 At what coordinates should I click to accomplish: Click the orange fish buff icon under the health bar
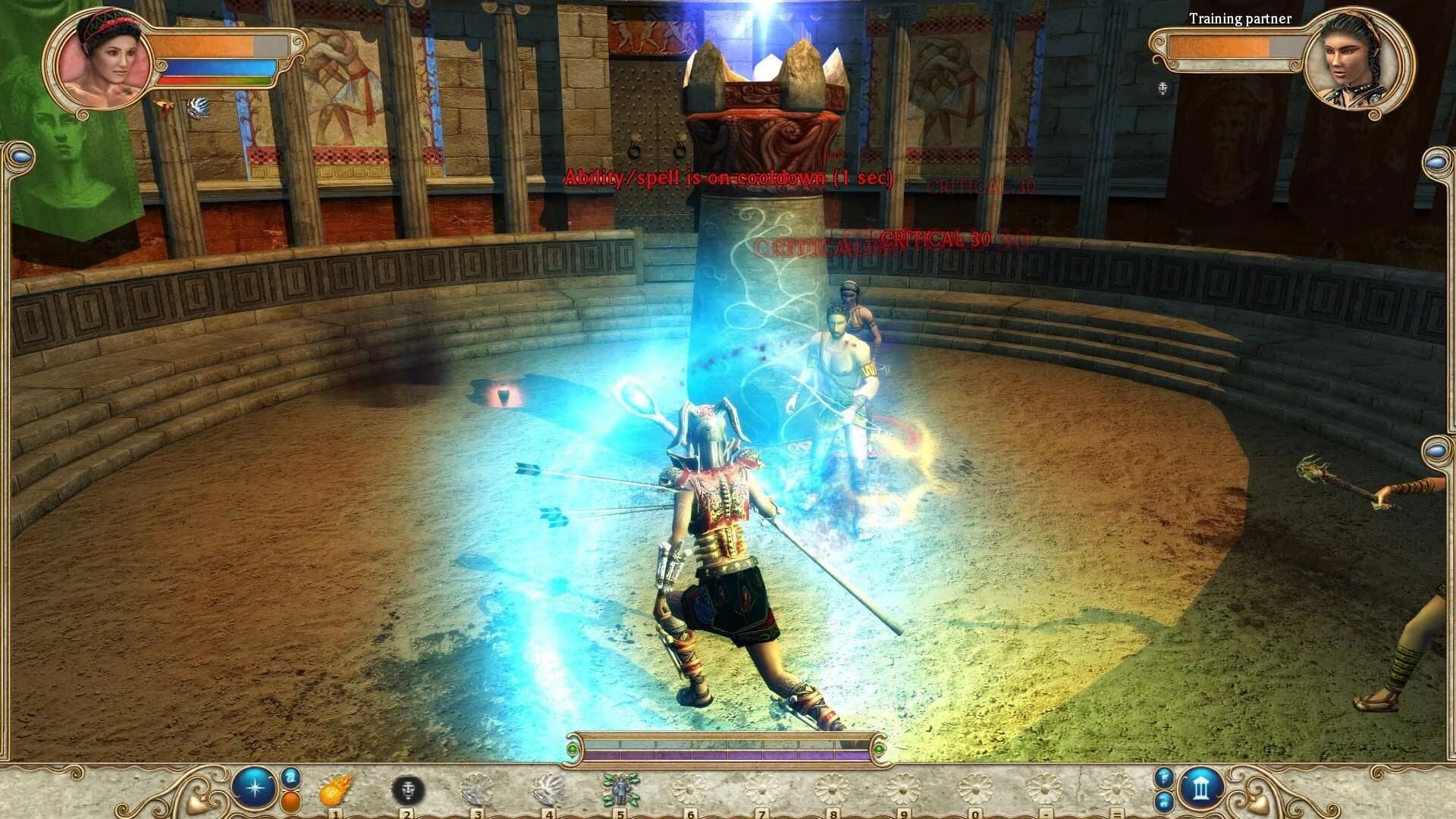[x=165, y=108]
